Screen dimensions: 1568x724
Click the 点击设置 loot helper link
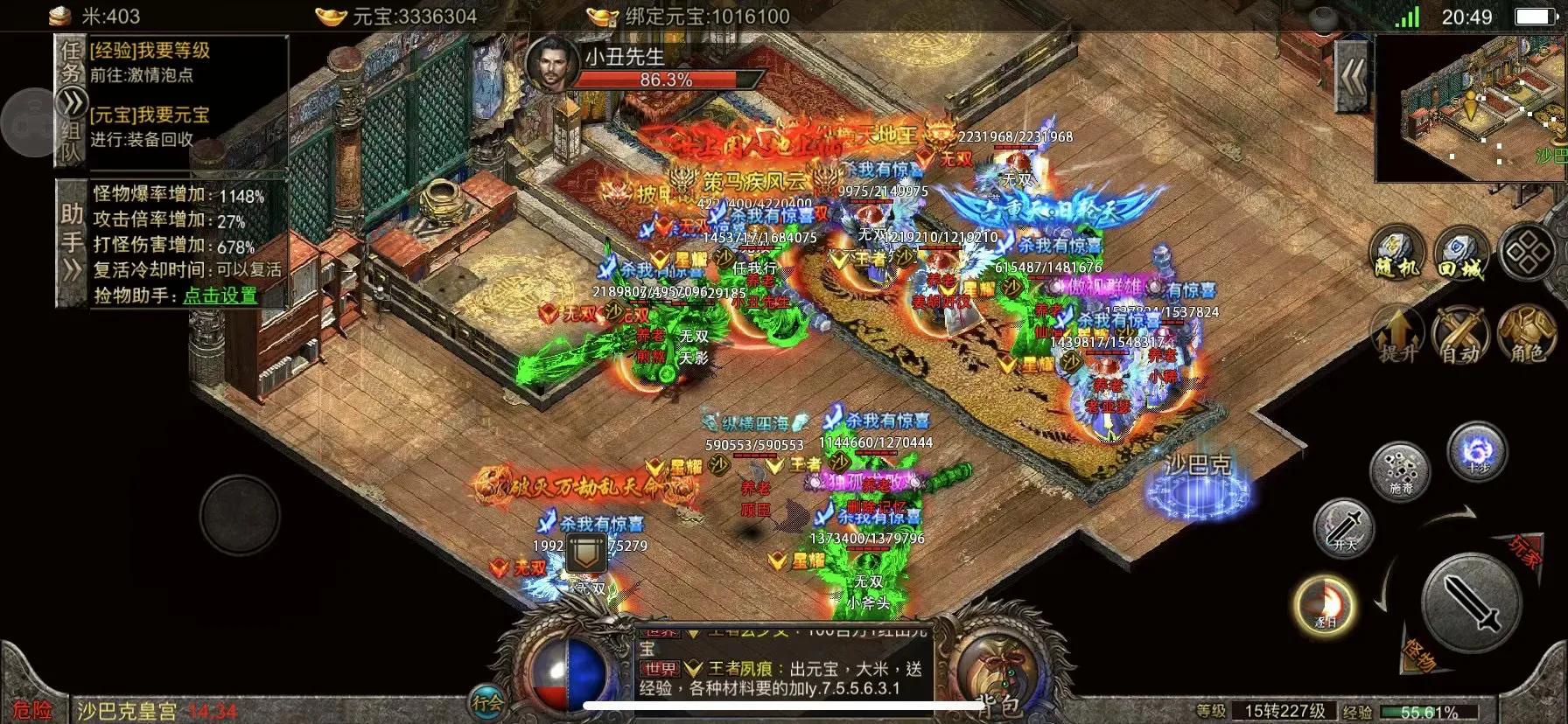[220, 296]
